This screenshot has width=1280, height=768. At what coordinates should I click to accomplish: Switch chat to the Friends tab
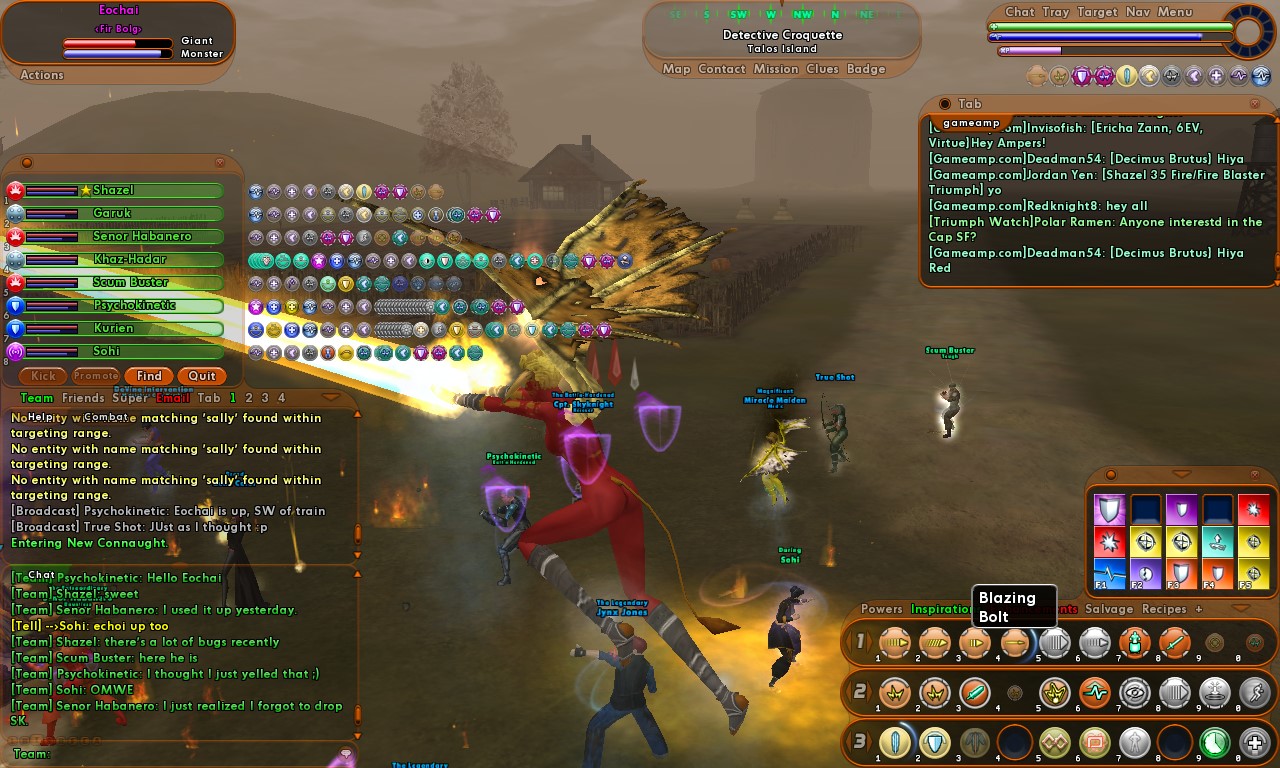tap(83, 398)
